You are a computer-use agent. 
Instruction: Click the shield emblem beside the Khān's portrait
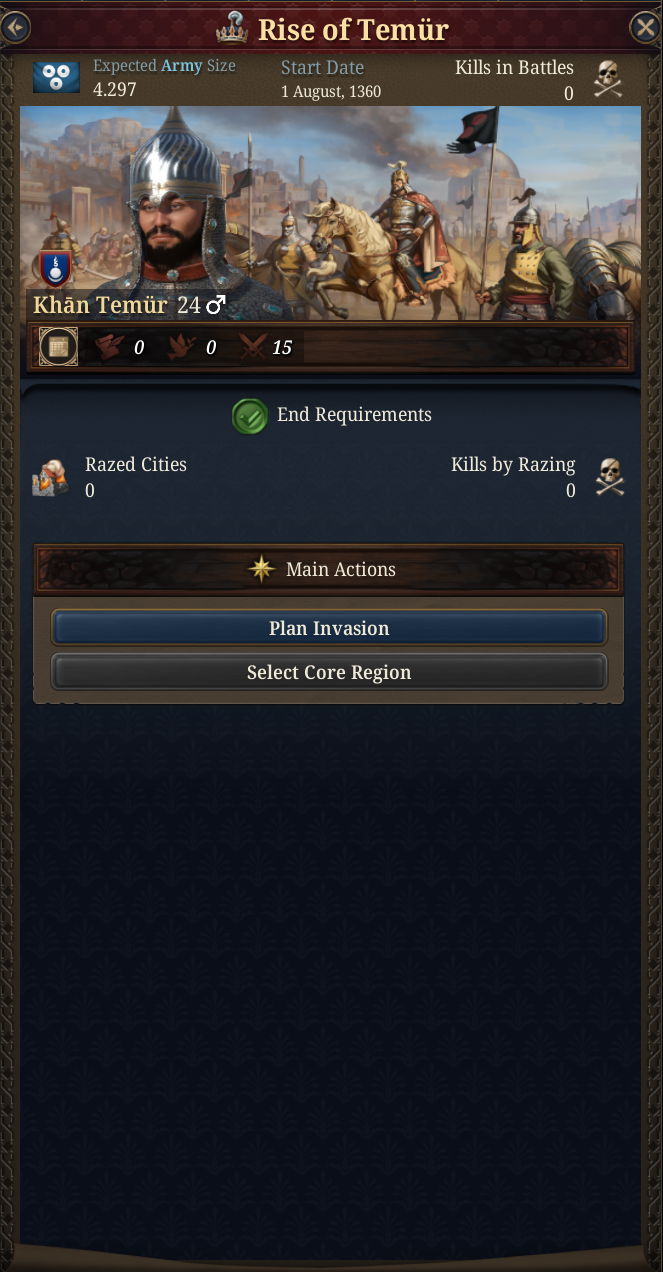[x=54, y=267]
